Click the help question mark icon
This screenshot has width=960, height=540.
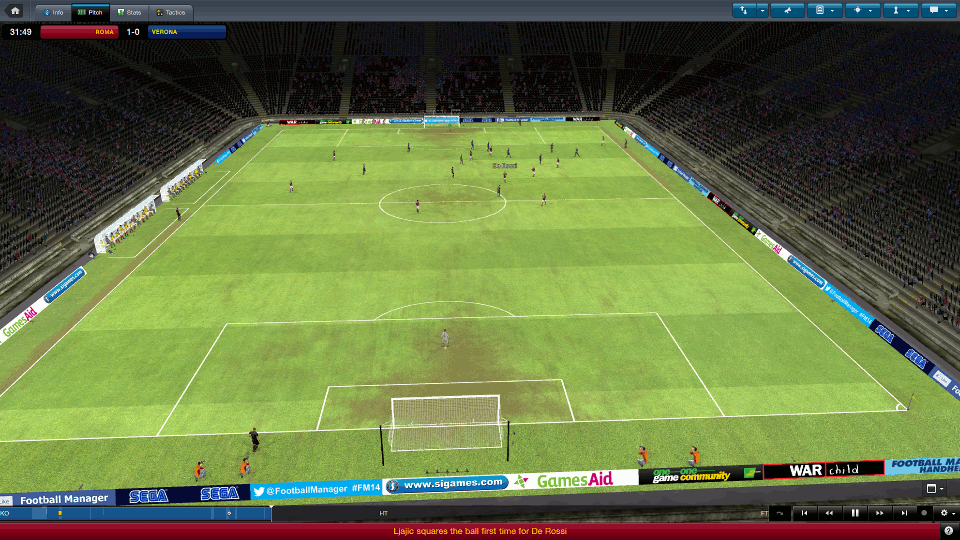948,531
